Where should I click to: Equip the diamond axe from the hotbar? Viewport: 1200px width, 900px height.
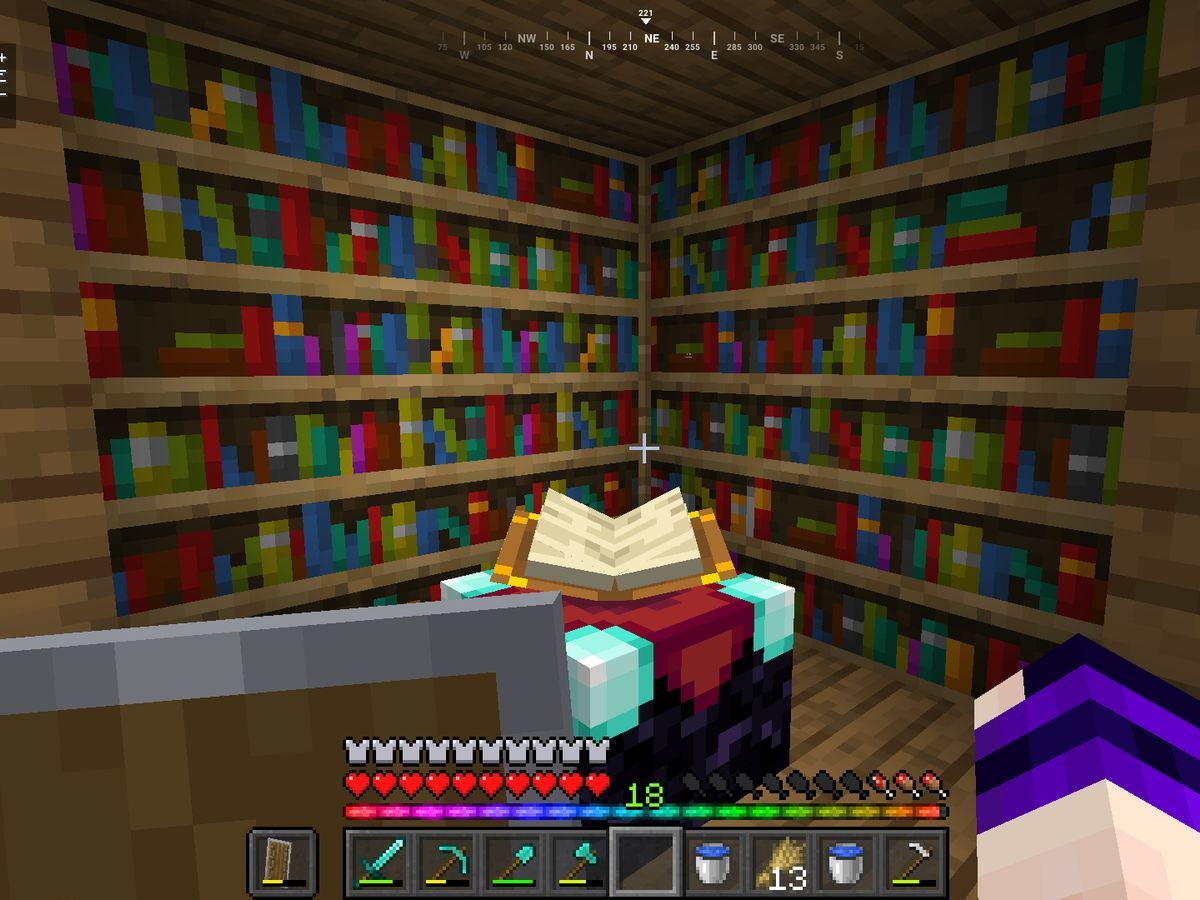[579, 861]
